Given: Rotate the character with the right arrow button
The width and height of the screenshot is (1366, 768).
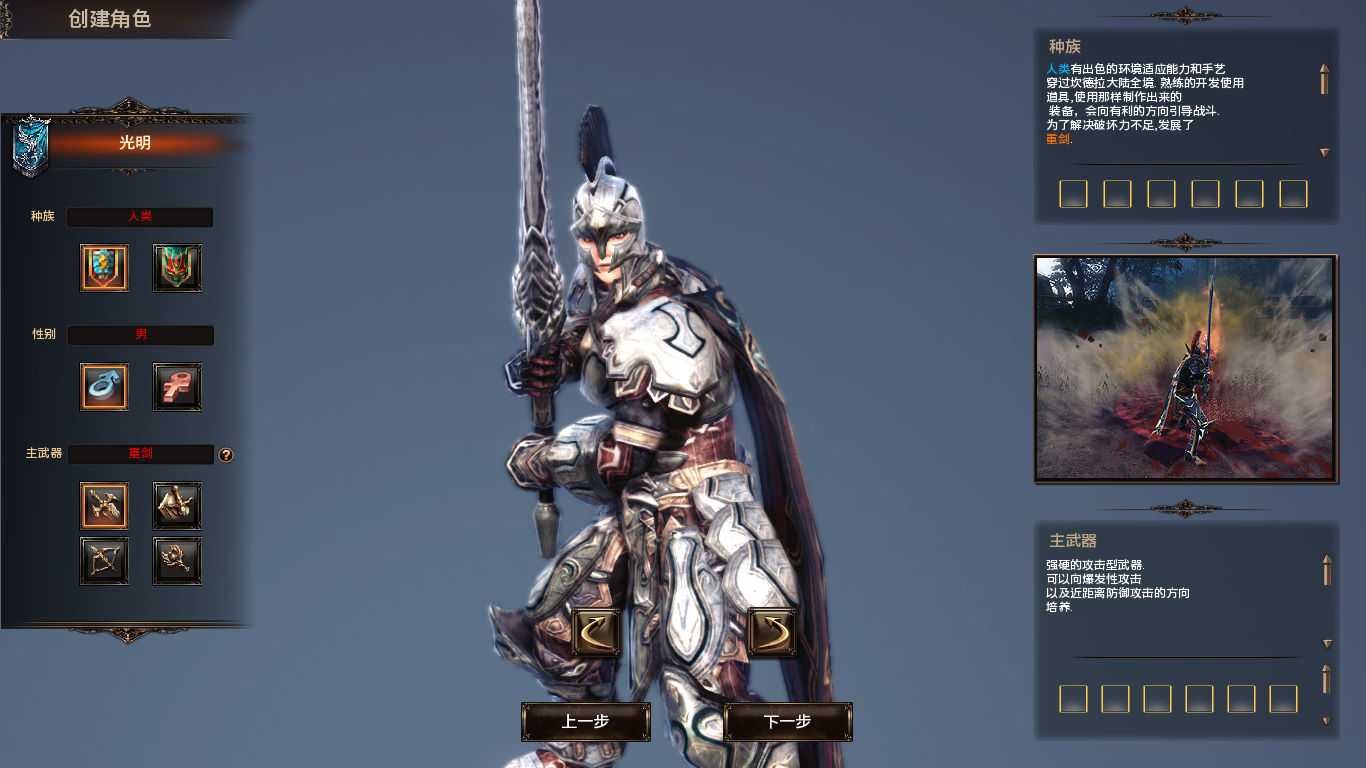Looking at the screenshot, I should (772, 632).
